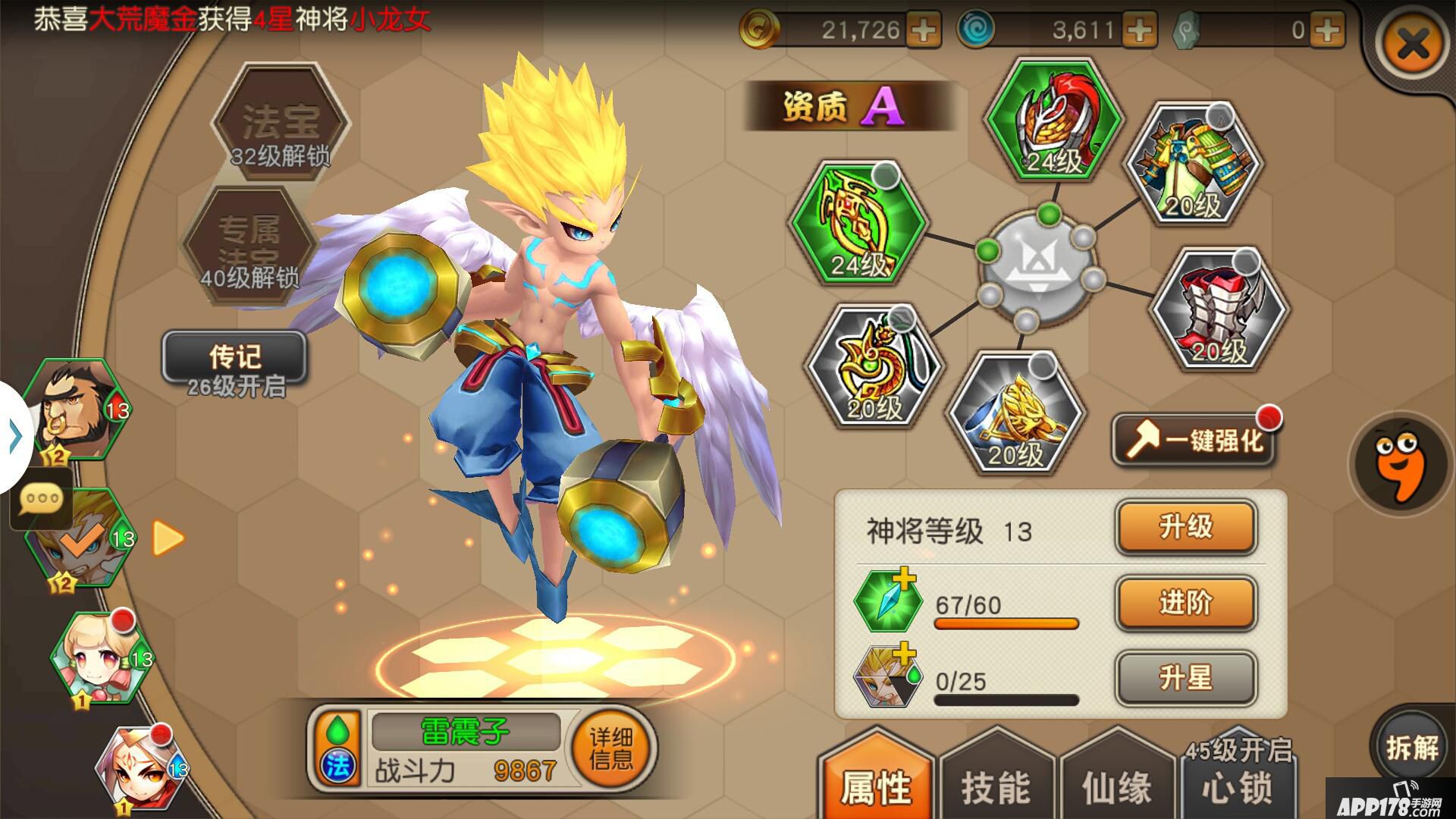This screenshot has width=1456, height=819.
Task: Activate 一键强化 one-click enhance
Action: (1196, 440)
